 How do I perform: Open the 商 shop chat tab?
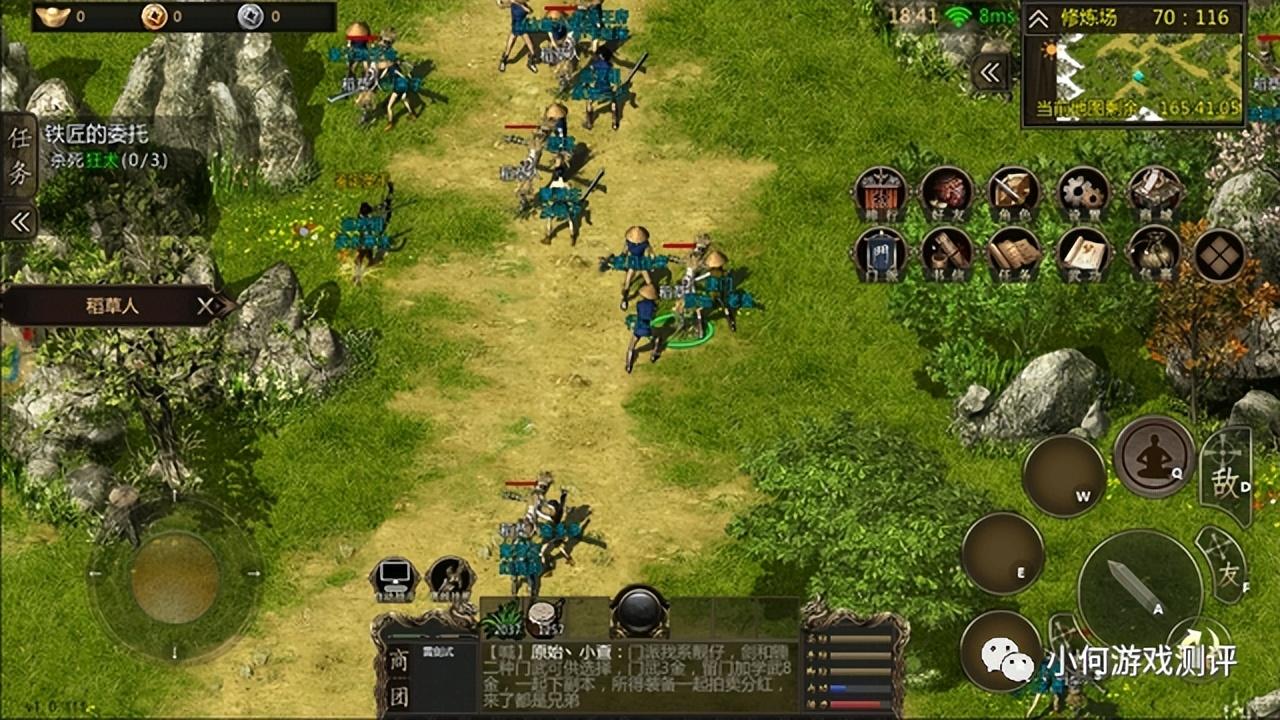click(x=399, y=661)
